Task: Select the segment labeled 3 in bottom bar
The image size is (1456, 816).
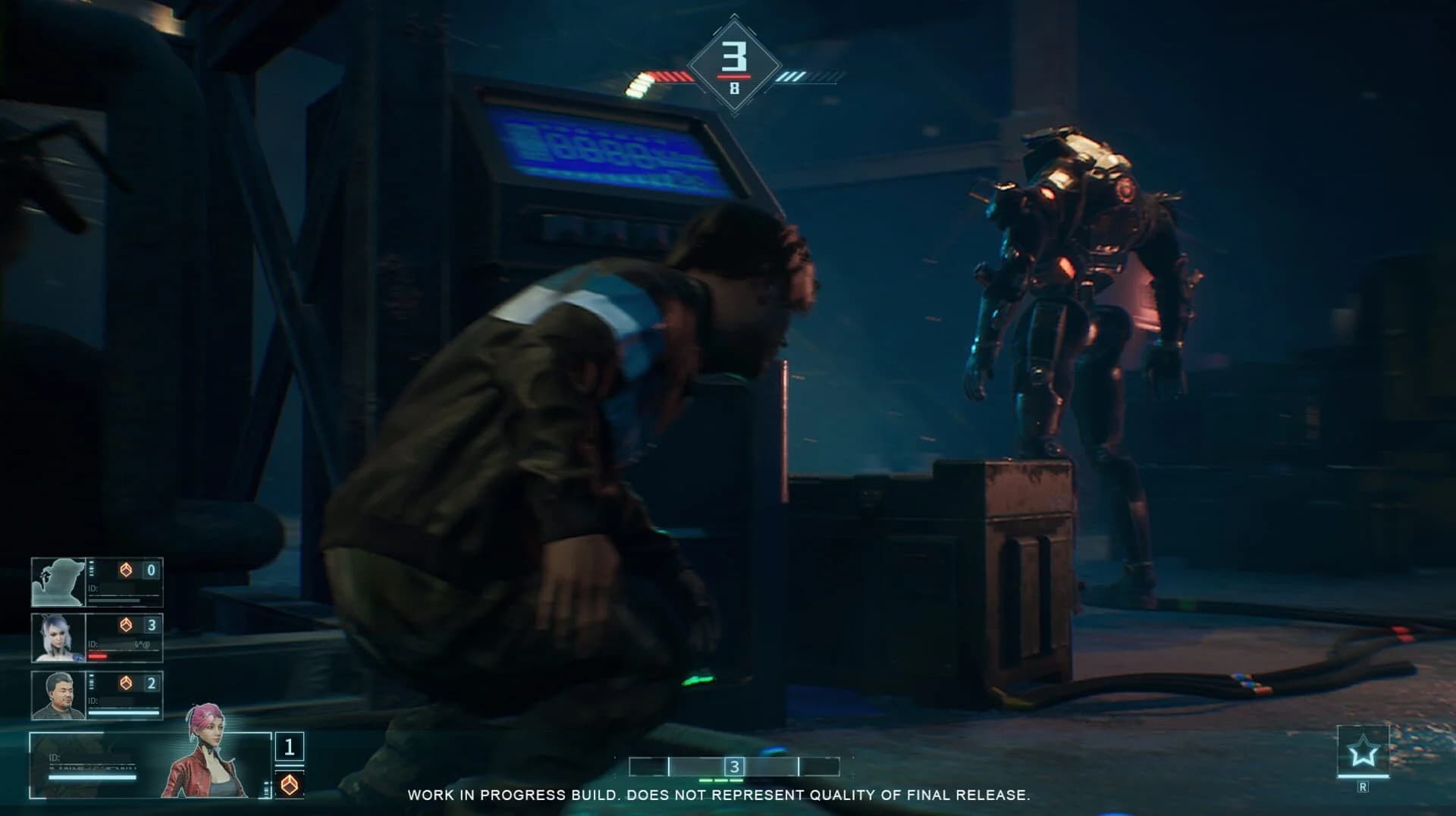Action: [733, 767]
